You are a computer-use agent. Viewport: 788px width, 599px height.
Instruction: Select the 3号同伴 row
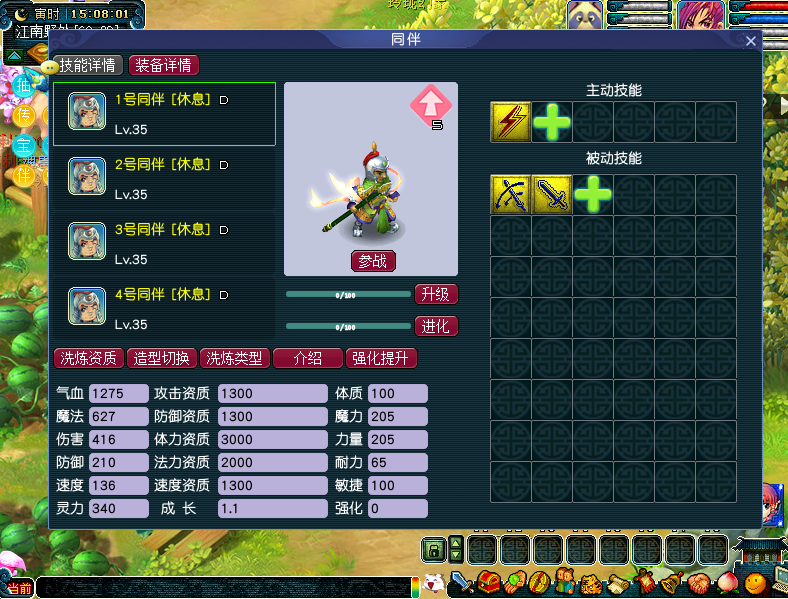[x=164, y=243]
